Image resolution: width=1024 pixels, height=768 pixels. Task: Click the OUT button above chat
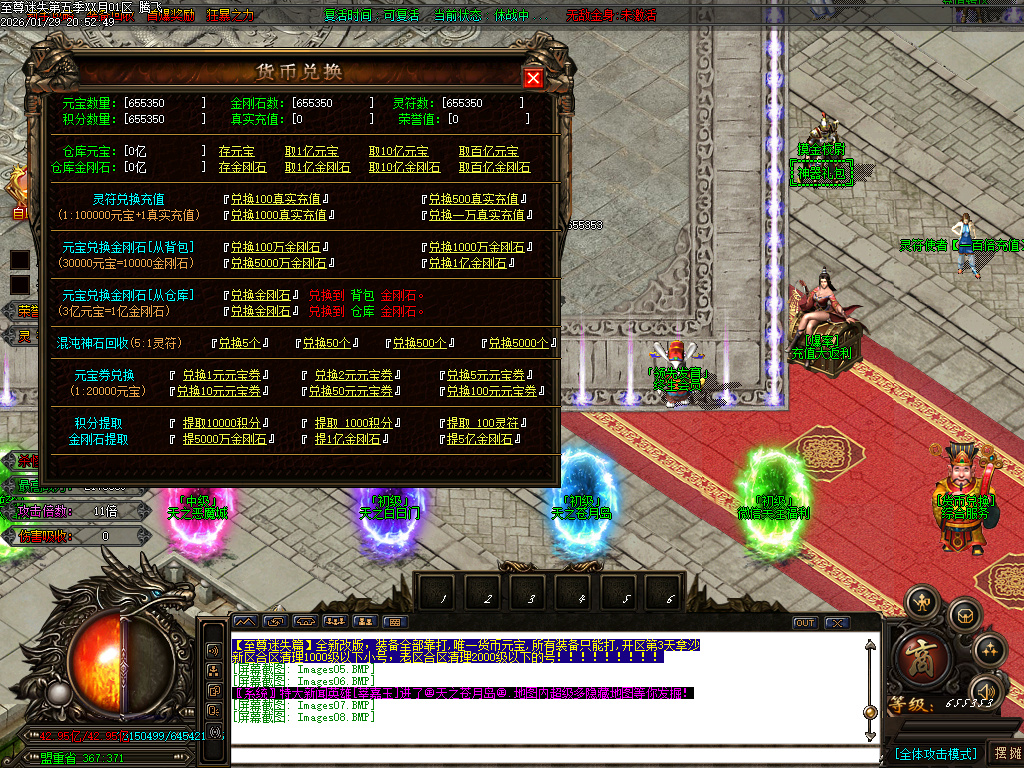(x=804, y=623)
